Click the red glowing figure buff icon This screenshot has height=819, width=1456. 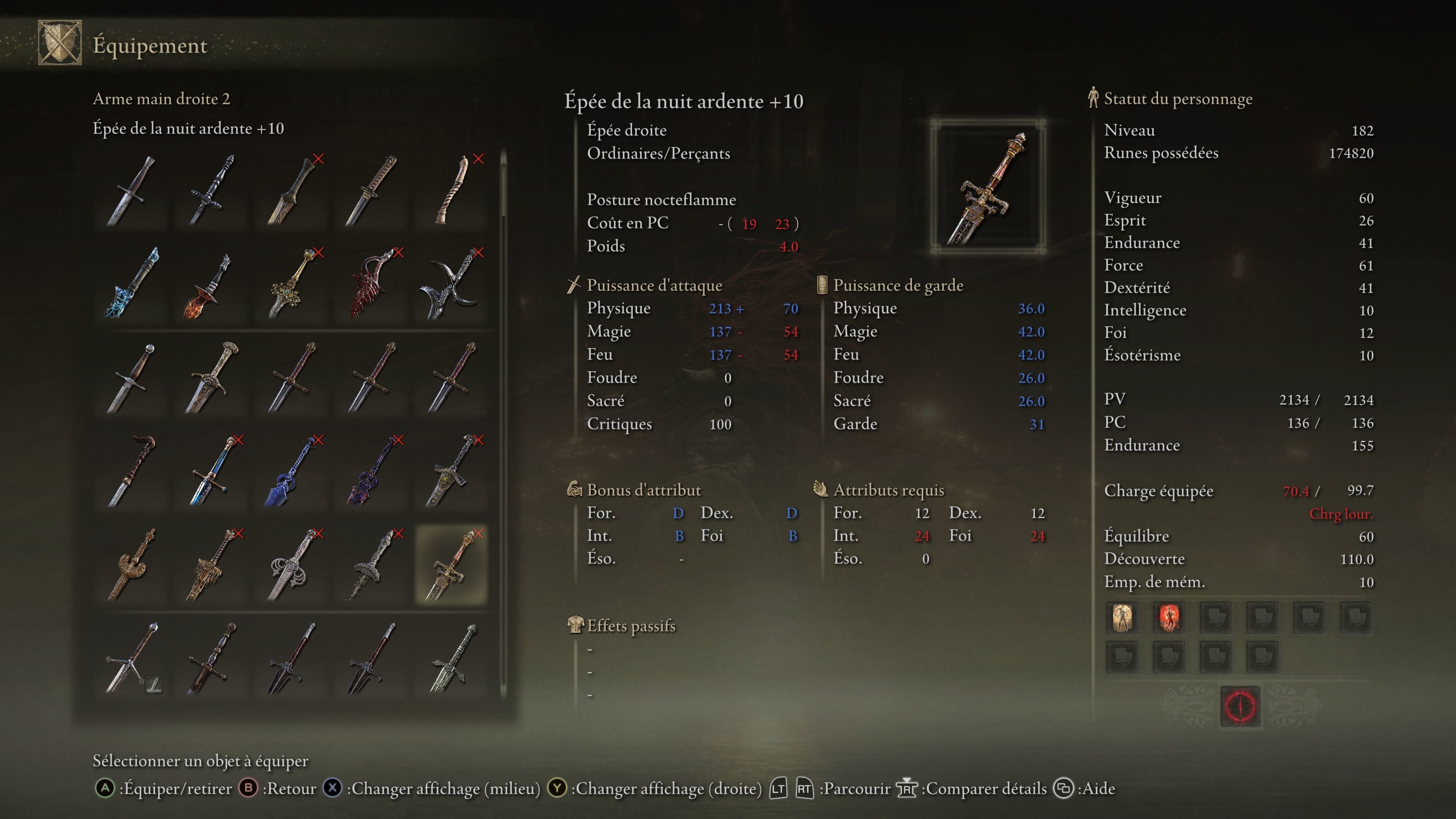point(1168,617)
